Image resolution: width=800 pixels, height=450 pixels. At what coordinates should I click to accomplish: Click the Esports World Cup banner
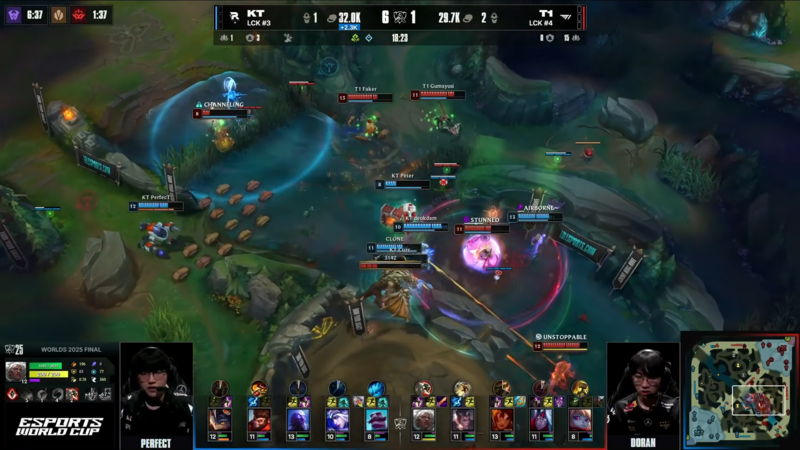60,425
